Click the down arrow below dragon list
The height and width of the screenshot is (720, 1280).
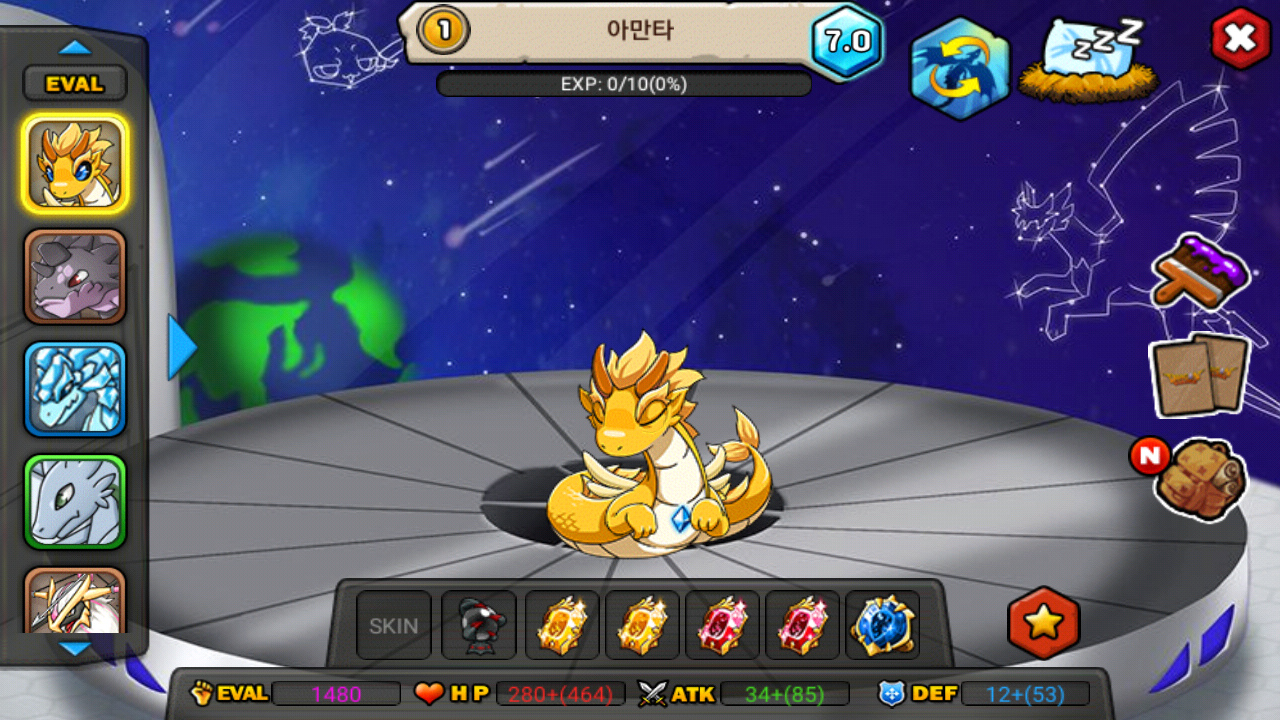[x=75, y=649]
